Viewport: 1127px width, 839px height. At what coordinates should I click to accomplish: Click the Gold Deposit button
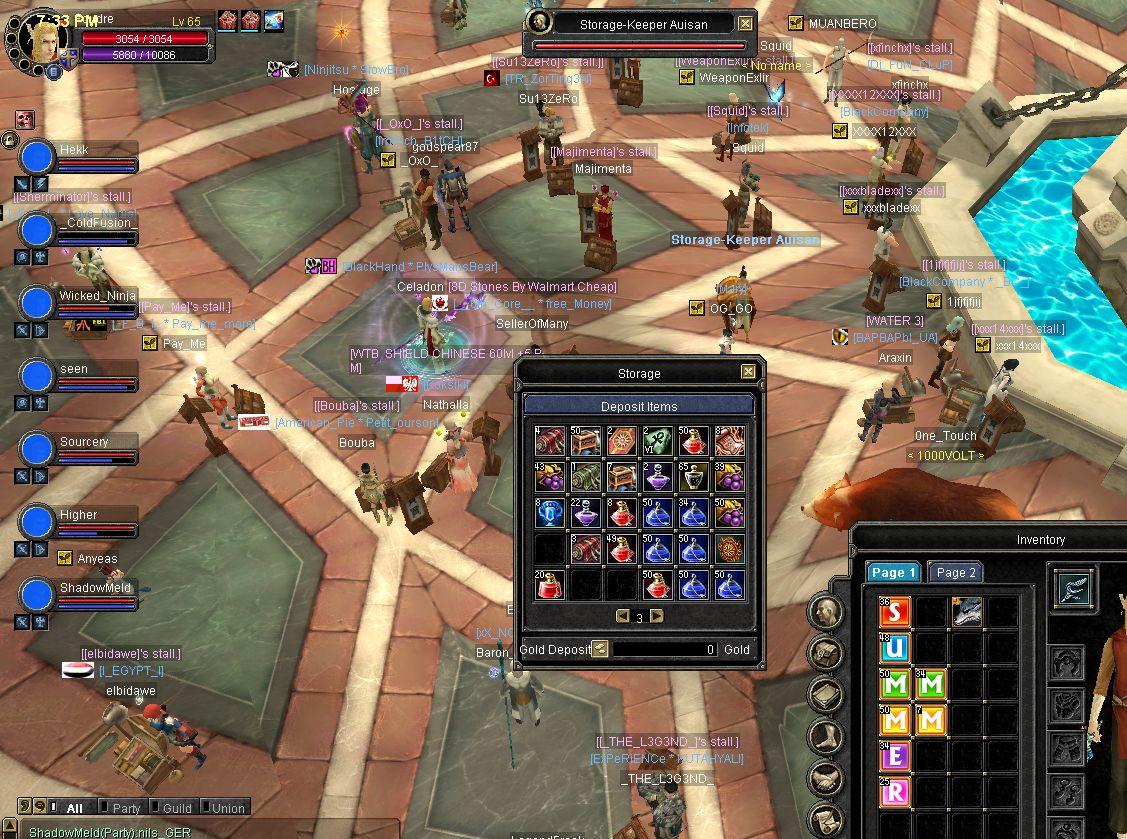coord(599,649)
